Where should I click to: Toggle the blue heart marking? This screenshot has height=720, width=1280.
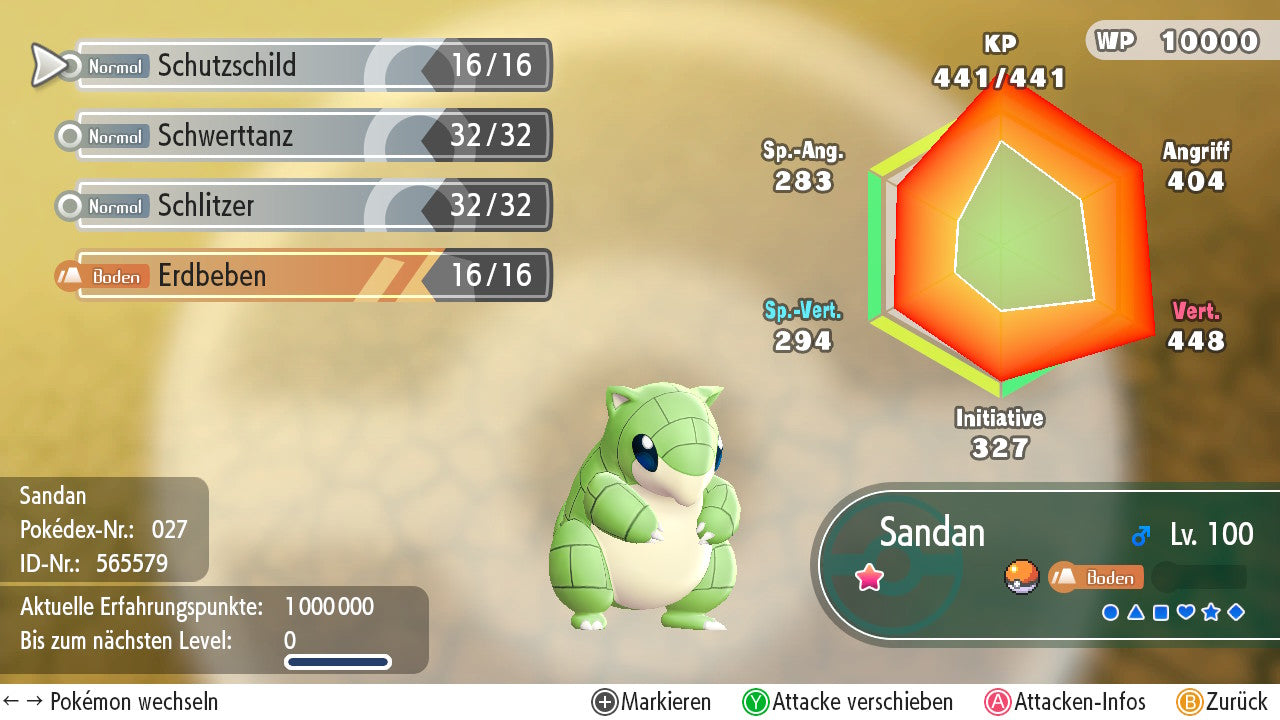point(1186,612)
